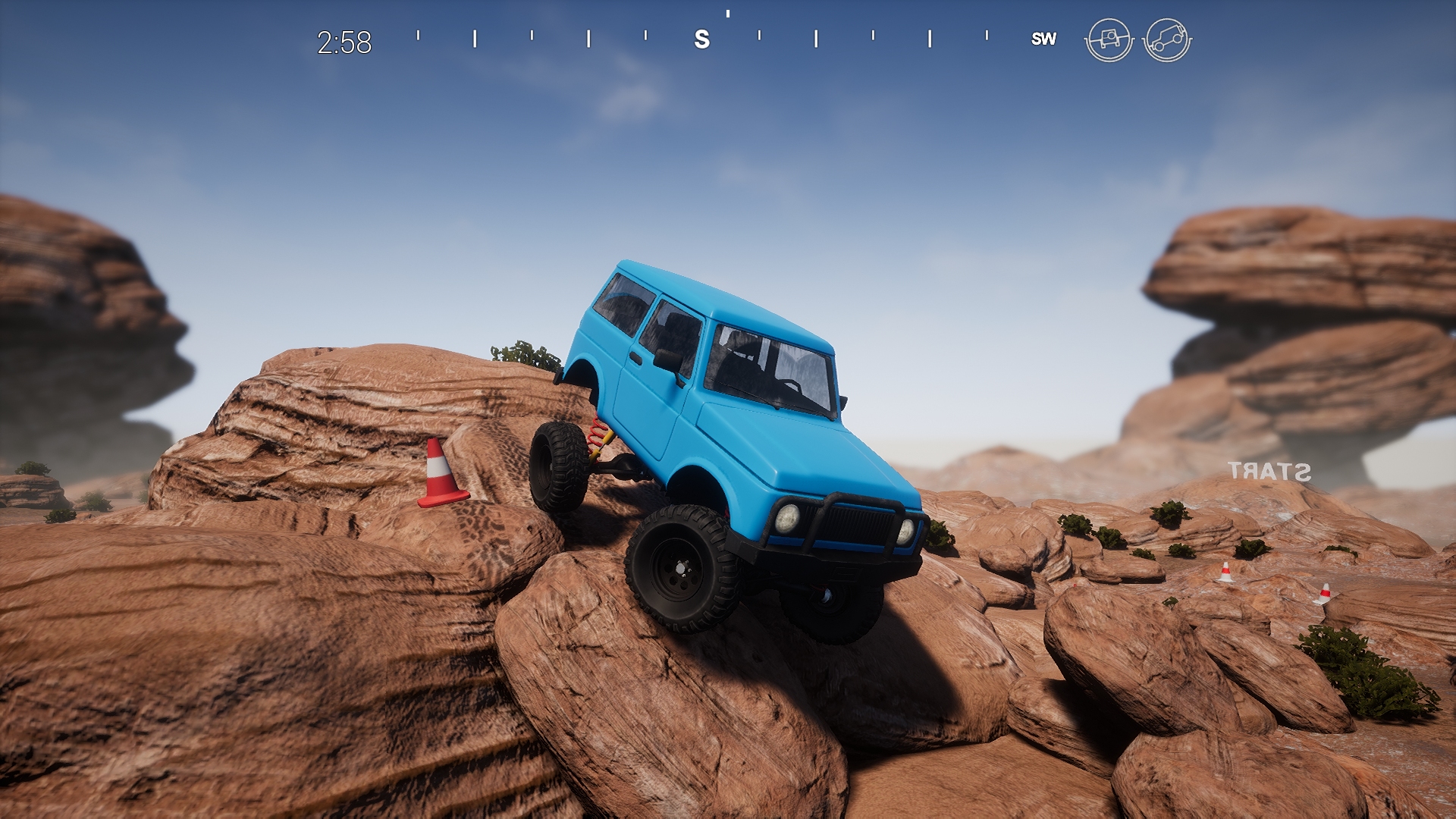Expand the vehicle status gauges
Screen dimensions: 1456x819
pyautogui.click(x=1137, y=39)
